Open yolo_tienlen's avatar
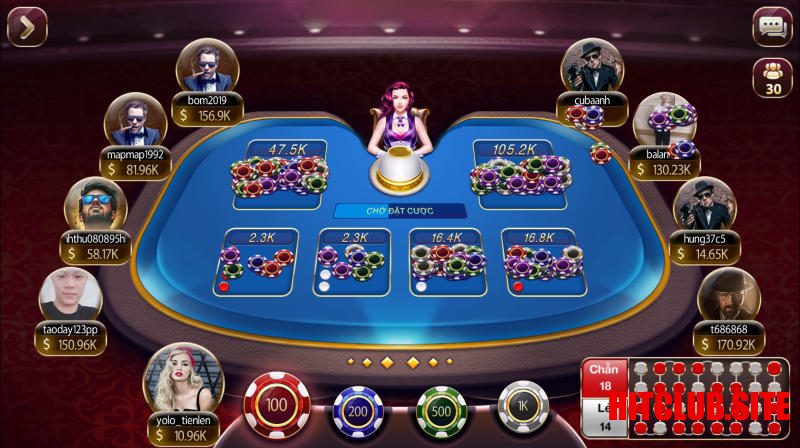800x448 pixels. tap(182, 379)
